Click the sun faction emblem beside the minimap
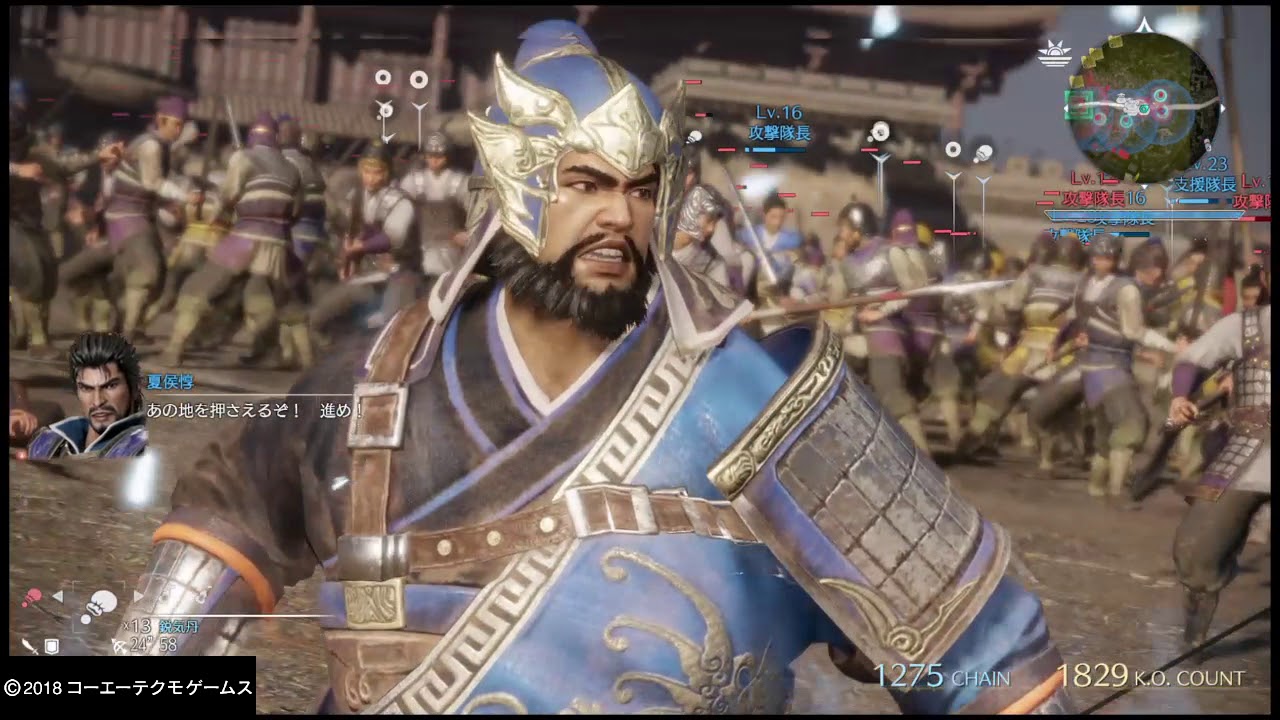Viewport: 1280px width, 720px height. [1055, 54]
